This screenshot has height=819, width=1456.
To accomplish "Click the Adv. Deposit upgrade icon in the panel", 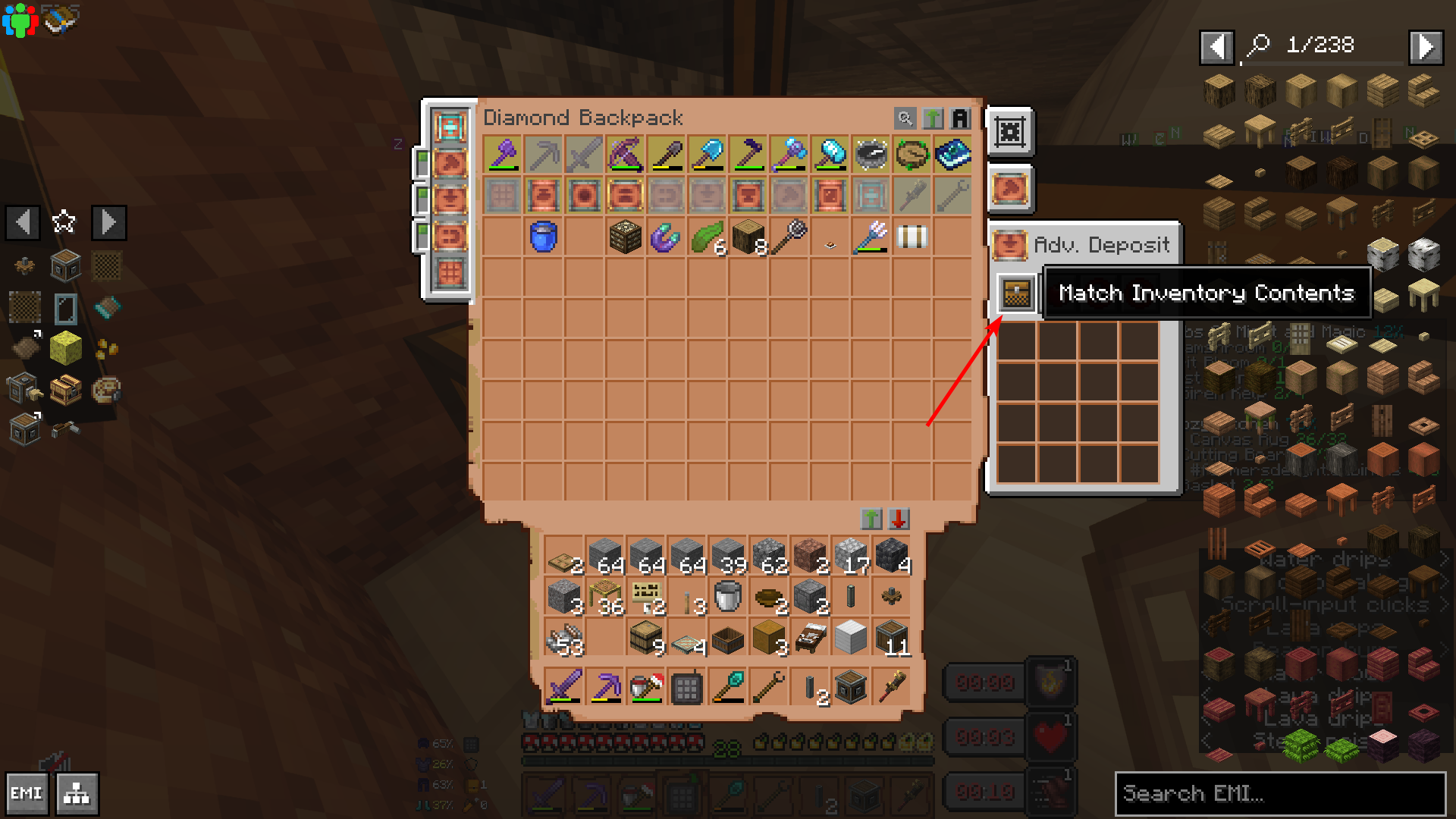I will tap(1012, 245).
